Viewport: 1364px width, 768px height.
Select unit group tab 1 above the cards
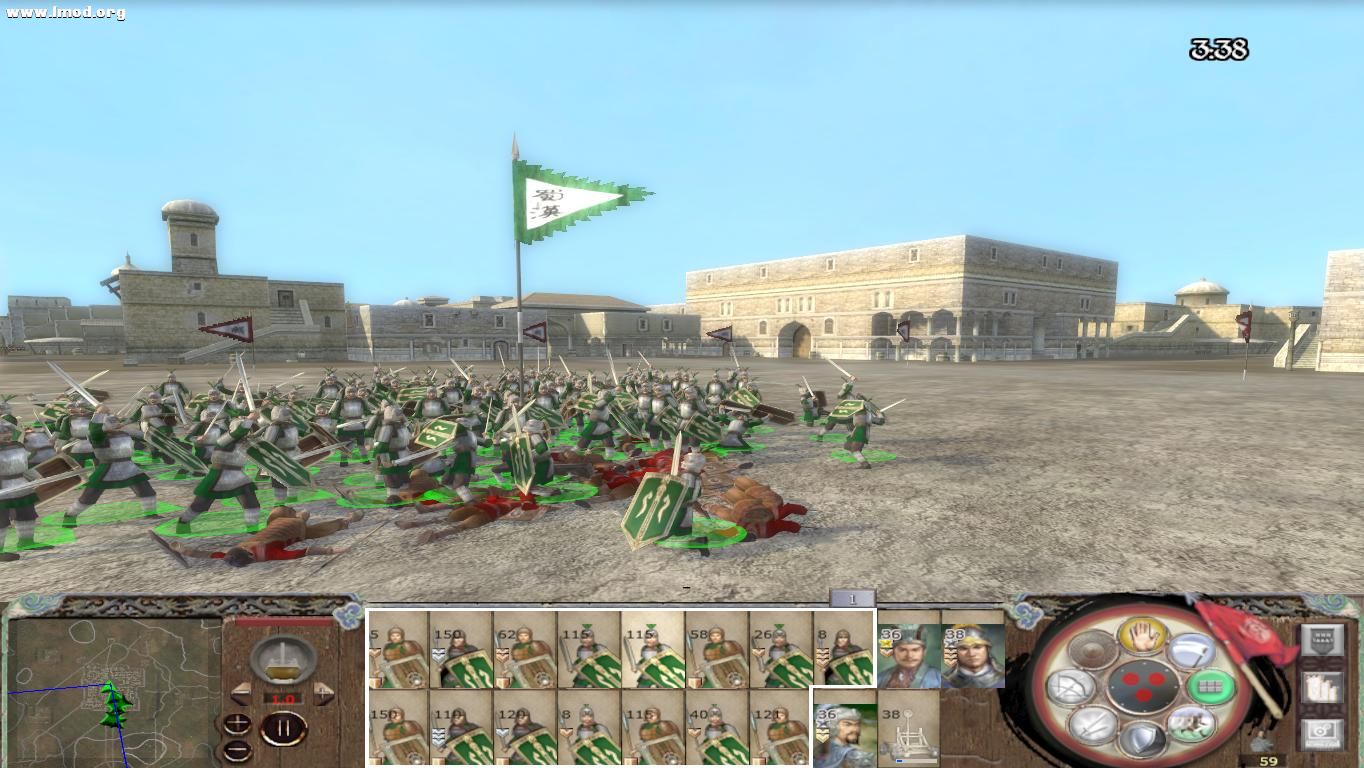(850, 595)
